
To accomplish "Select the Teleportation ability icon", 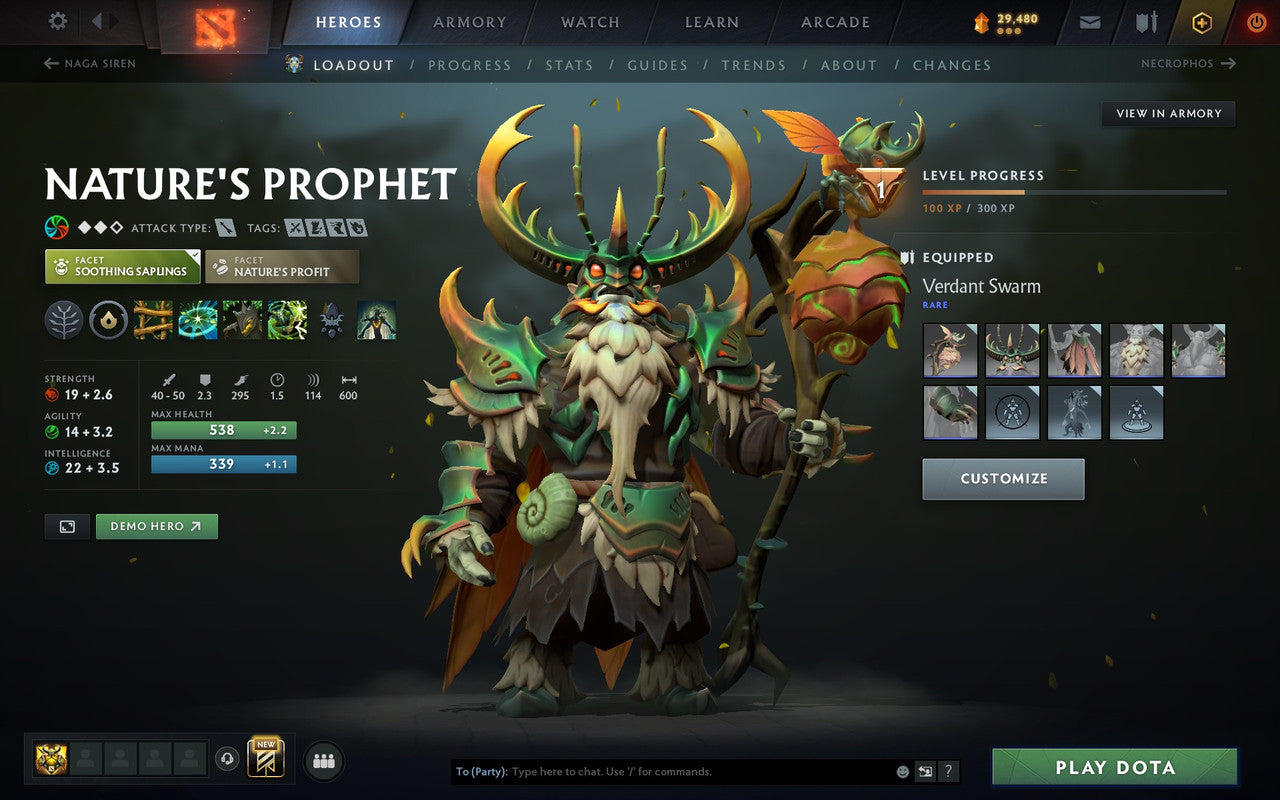I will click(x=197, y=320).
